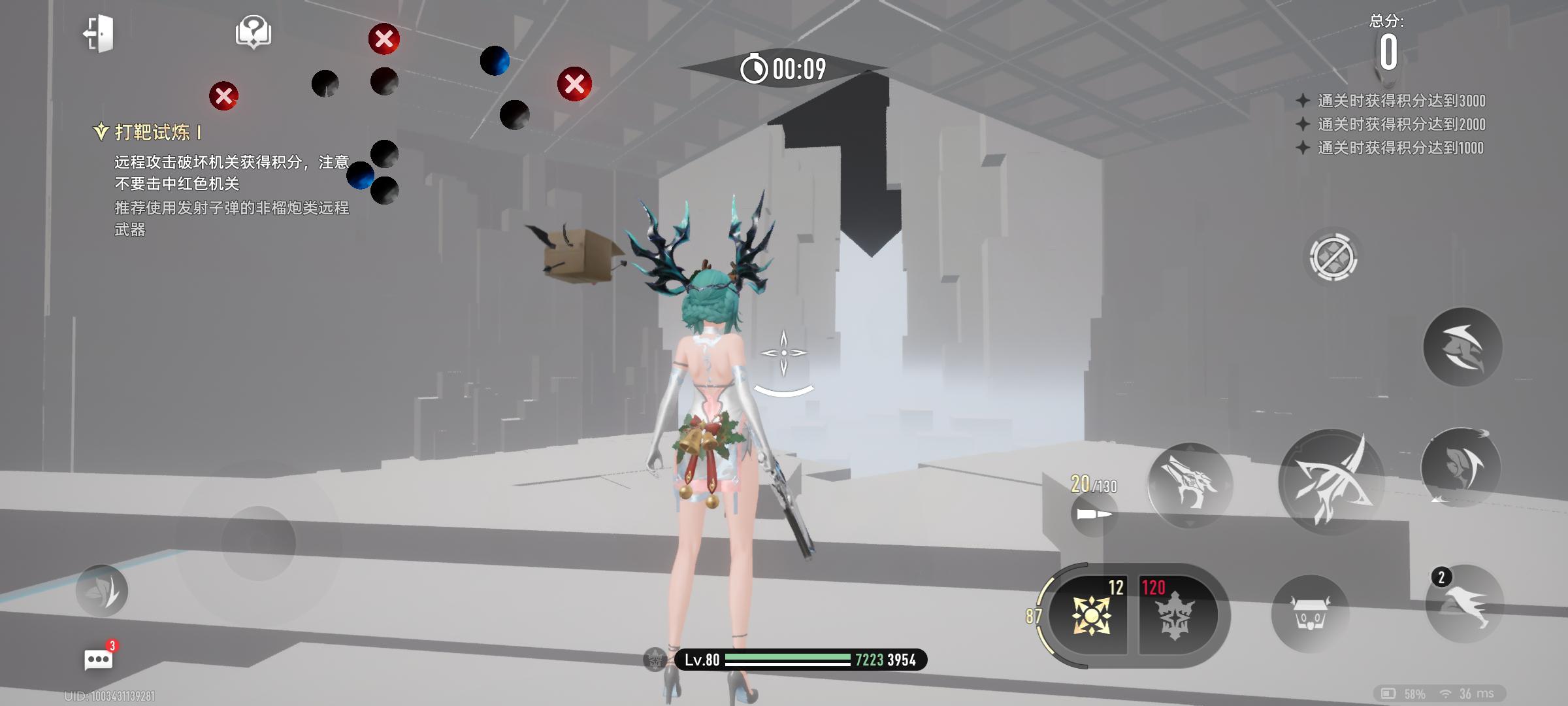The width and height of the screenshot is (1568, 706).
Task: Tap the virtual movement joystick
Action: (x=259, y=543)
